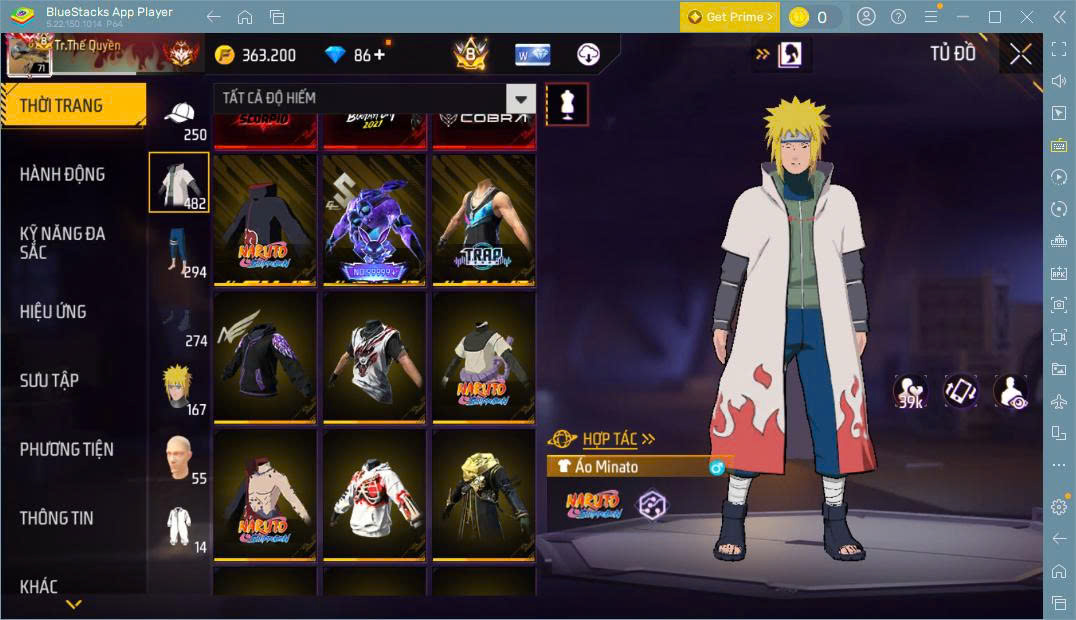Click the mannequin preview button
This screenshot has height=620, width=1076.
(567, 104)
